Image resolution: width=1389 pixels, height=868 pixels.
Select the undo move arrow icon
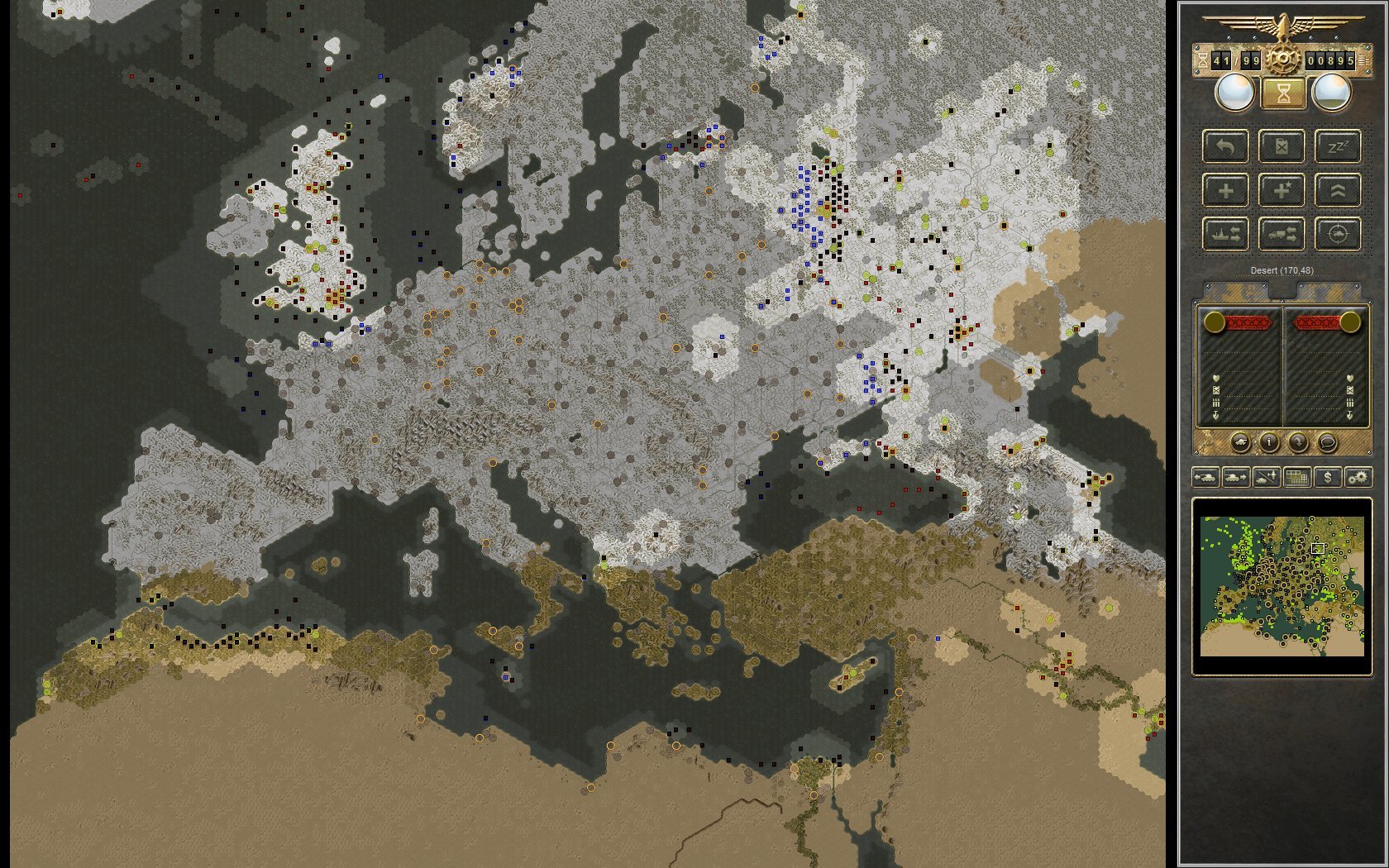(x=1225, y=148)
